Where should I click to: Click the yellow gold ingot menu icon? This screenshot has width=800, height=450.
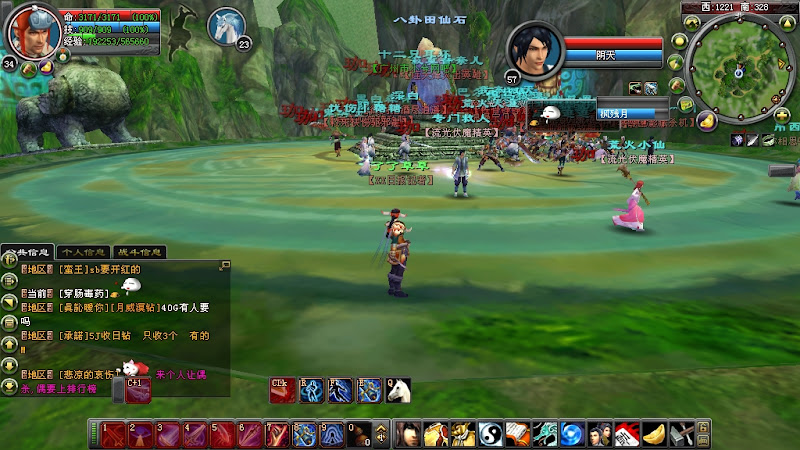pyautogui.click(x=654, y=435)
